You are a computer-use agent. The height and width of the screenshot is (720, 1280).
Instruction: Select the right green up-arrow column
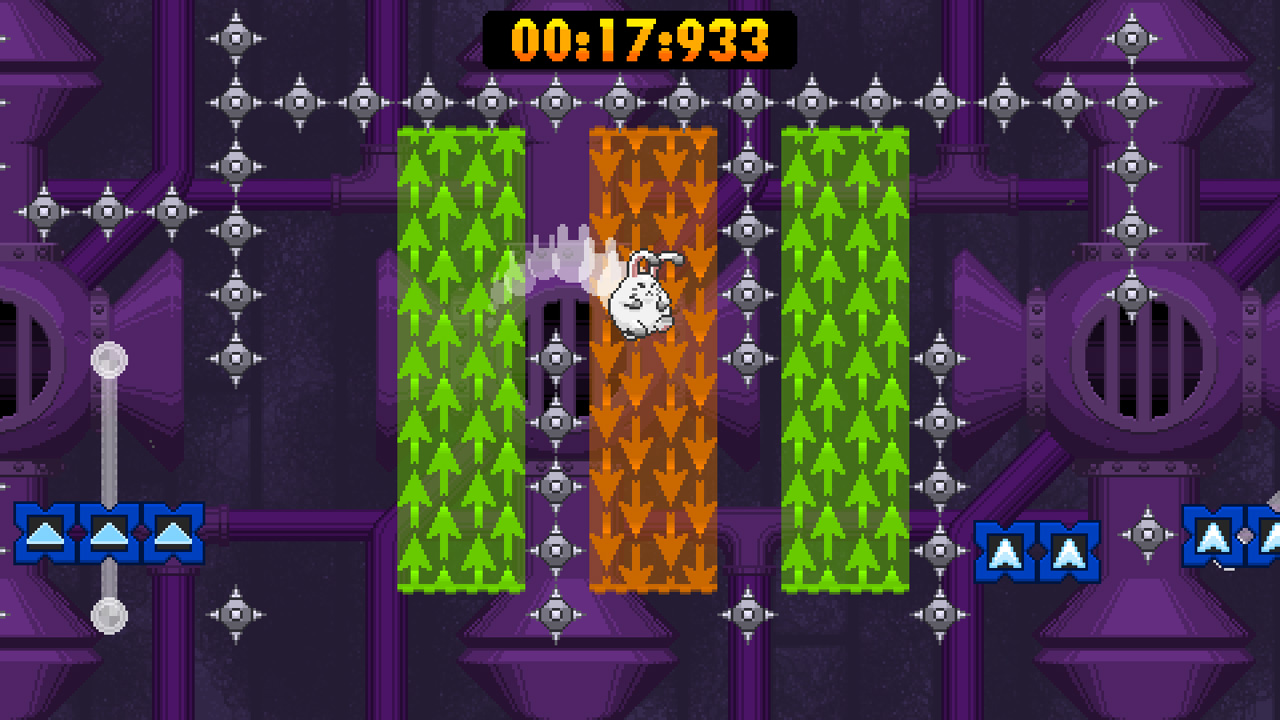click(x=845, y=360)
